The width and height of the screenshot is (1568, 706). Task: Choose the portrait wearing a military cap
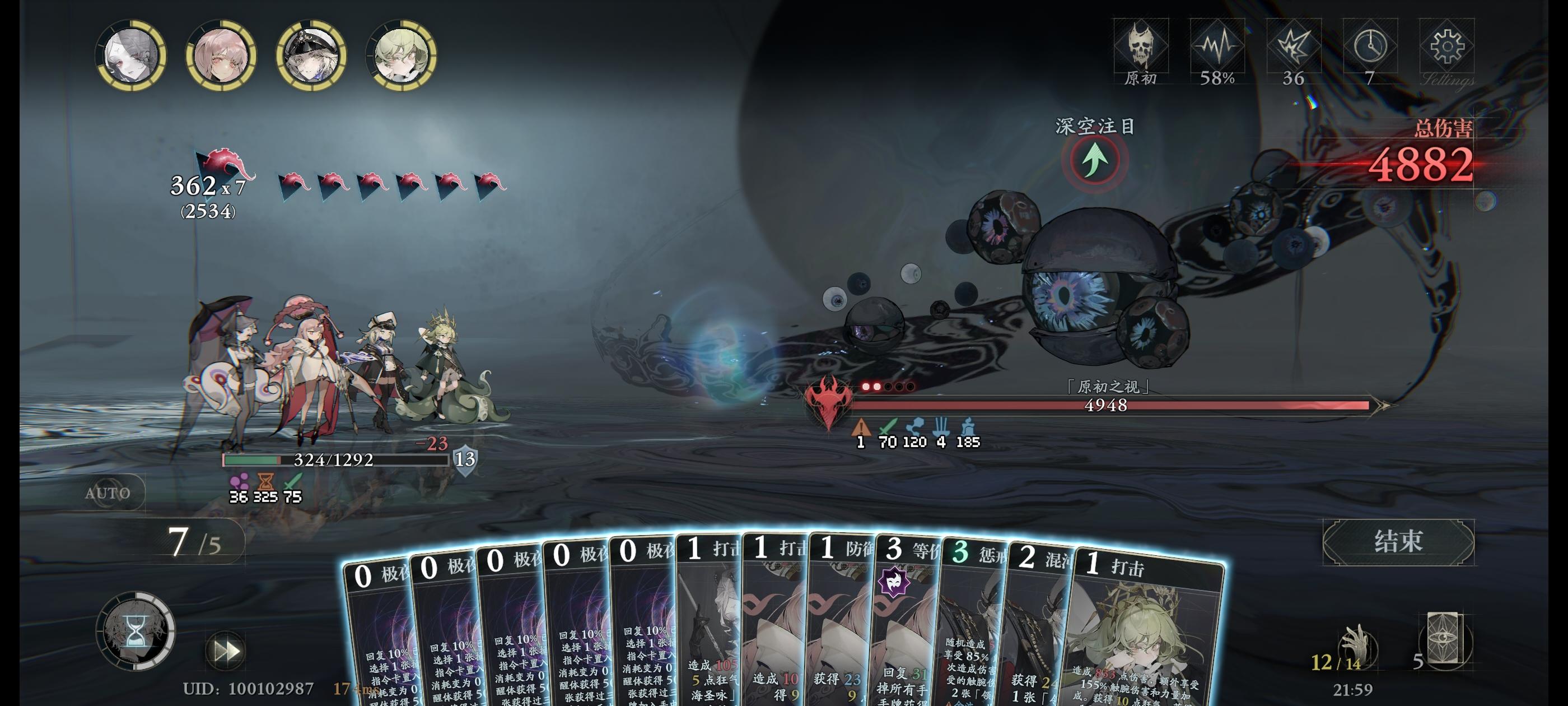(x=311, y=56)
